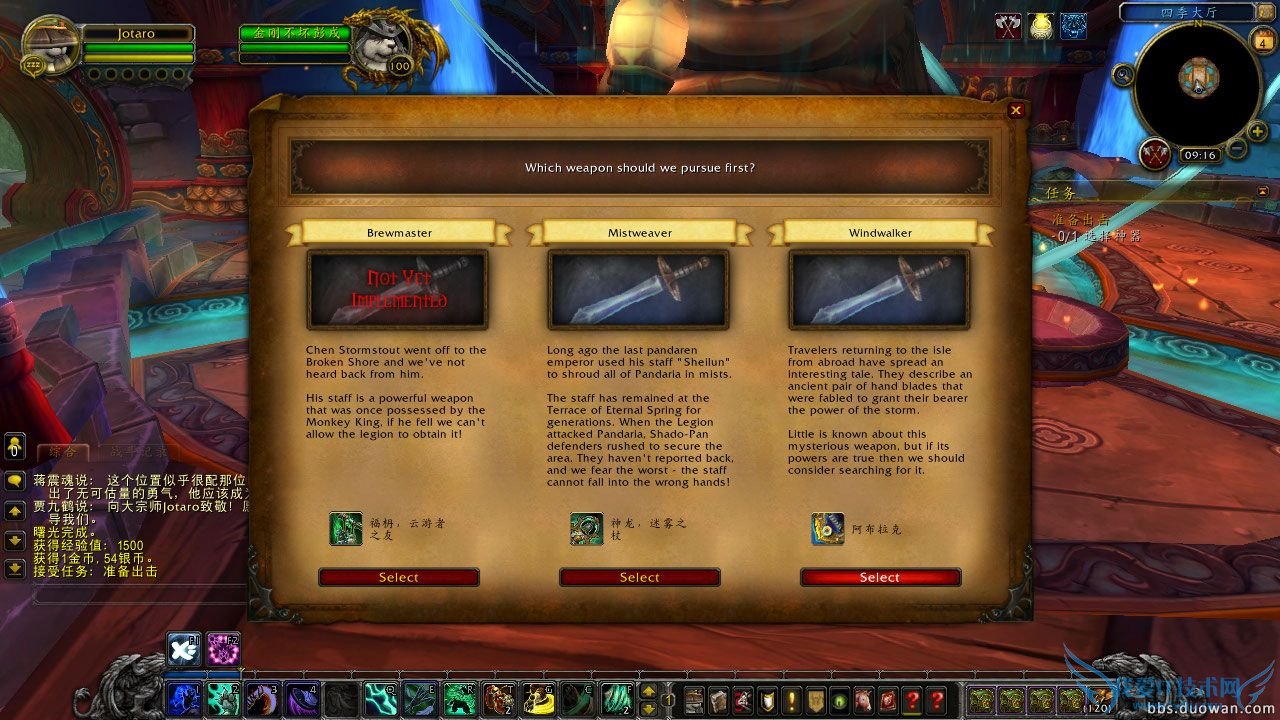Open the minimap tracking magnifier button
Image resolution: width=1280 pixels, height=720 pixels.
1123,73
